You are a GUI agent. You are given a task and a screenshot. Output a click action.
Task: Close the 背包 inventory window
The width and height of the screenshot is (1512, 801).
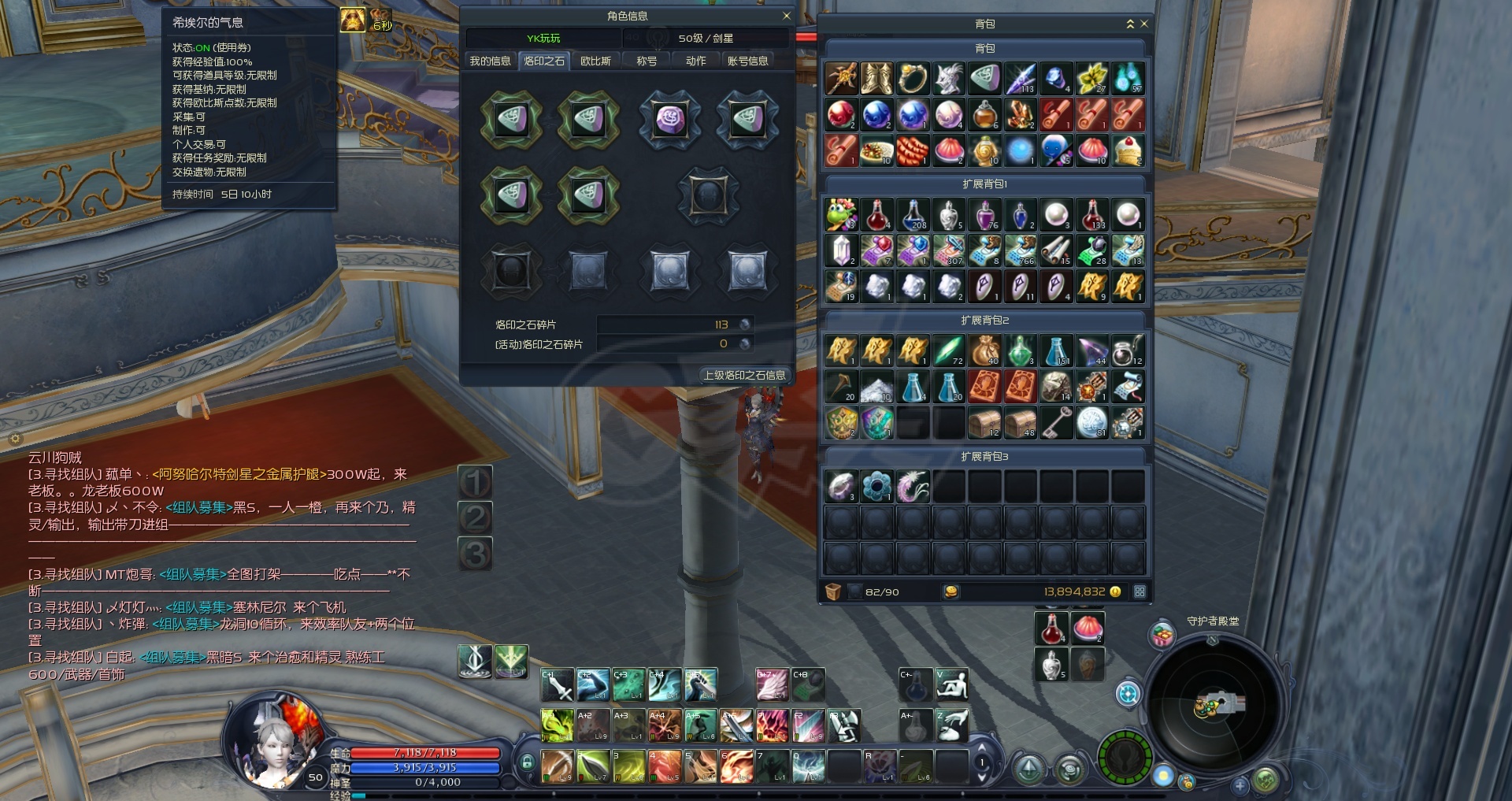[1144, 24]
